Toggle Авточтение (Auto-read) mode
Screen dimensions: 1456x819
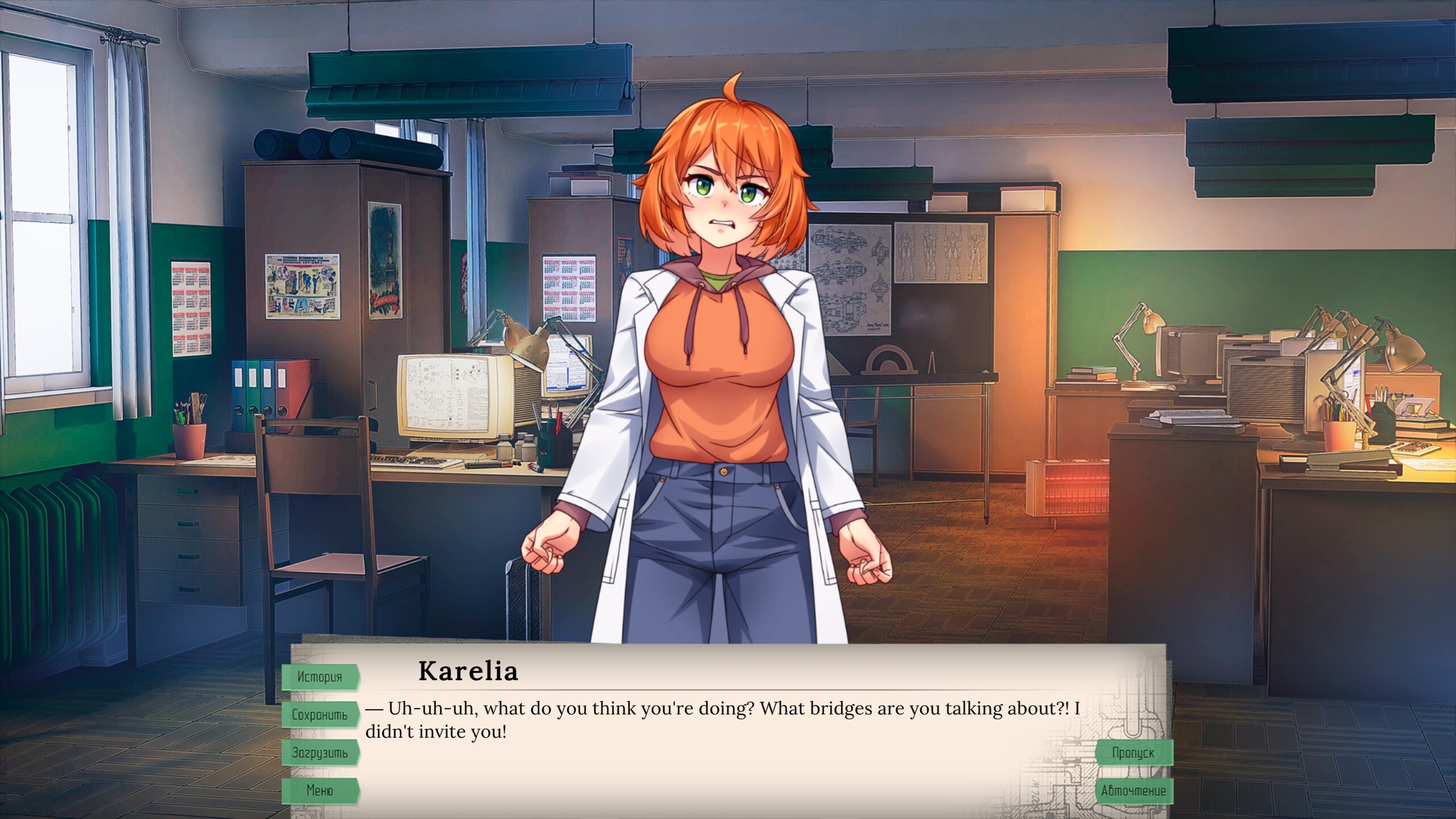[x=1133, y=791]
